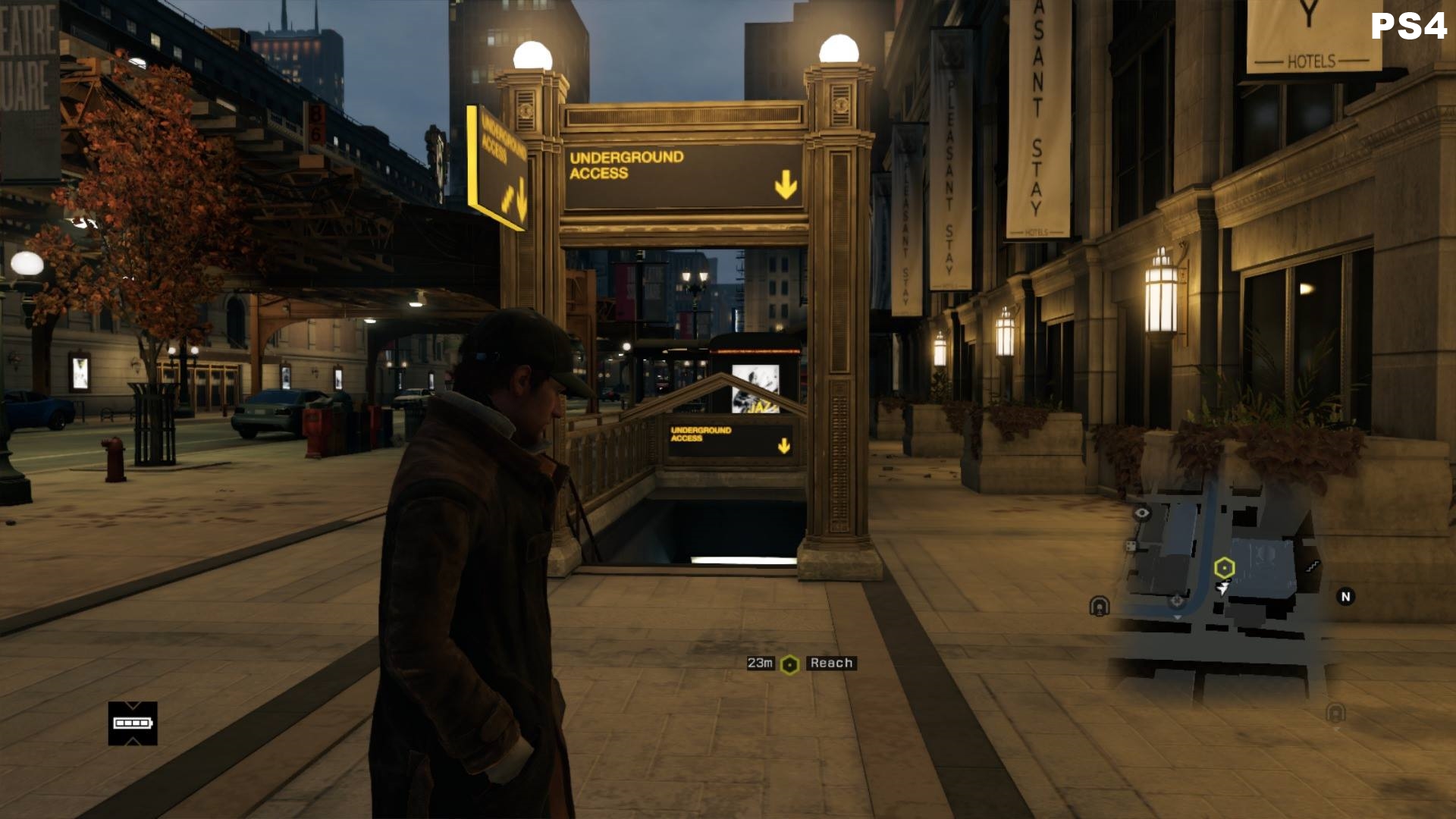
Task: Click the stairs marker on the minimap
Action: click(1313, 566)
